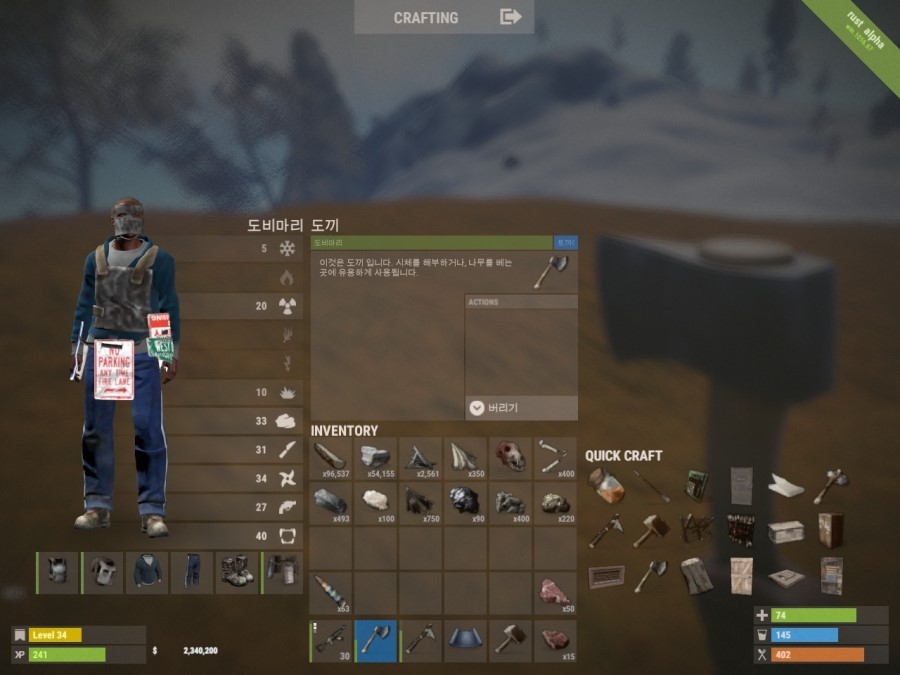Viewport: 900px width, 675px height.
Task: Select the bone fragments x400 slot
Action: (555, 458)
